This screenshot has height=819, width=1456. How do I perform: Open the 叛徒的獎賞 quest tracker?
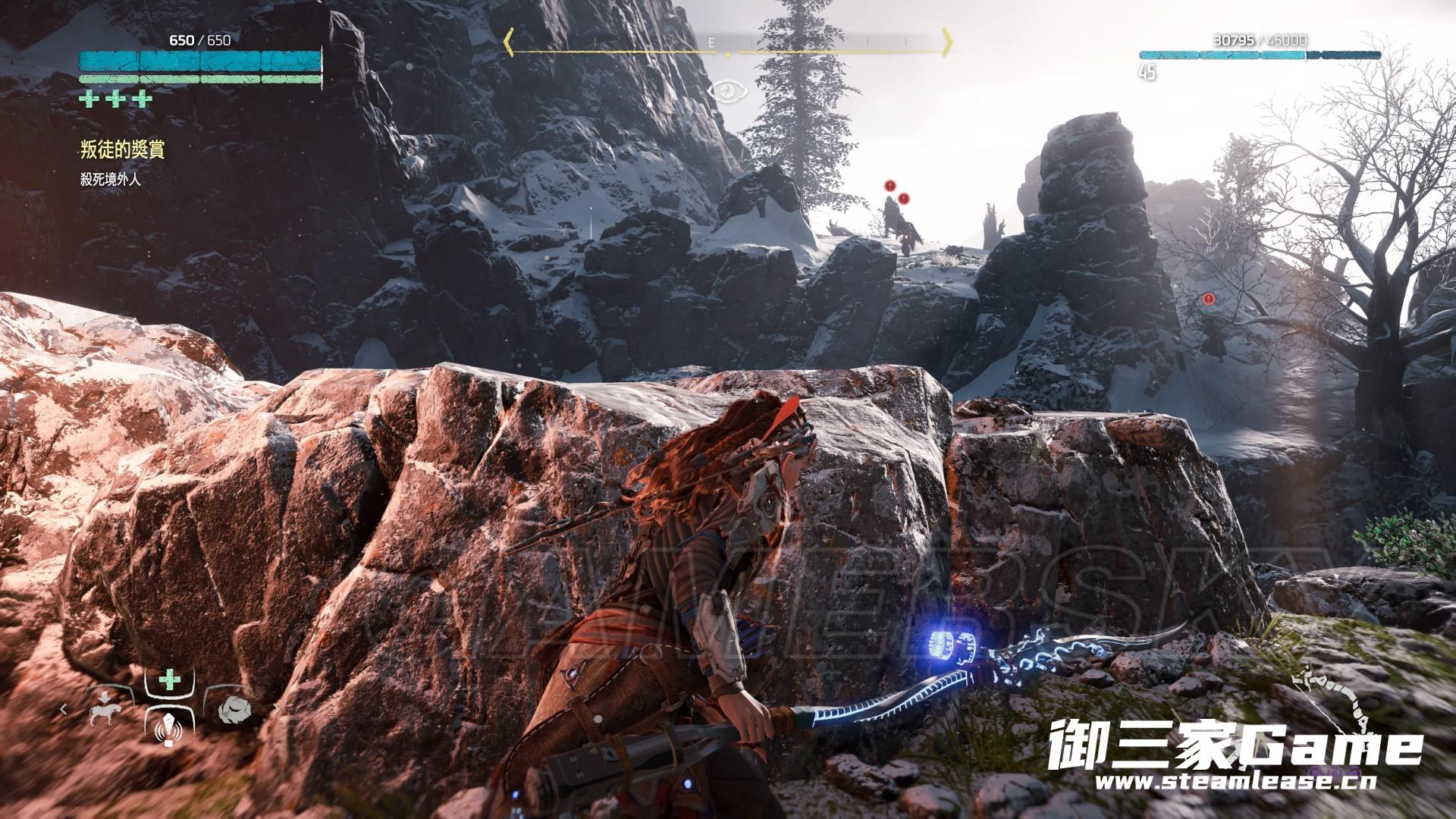tap(122, 149)
